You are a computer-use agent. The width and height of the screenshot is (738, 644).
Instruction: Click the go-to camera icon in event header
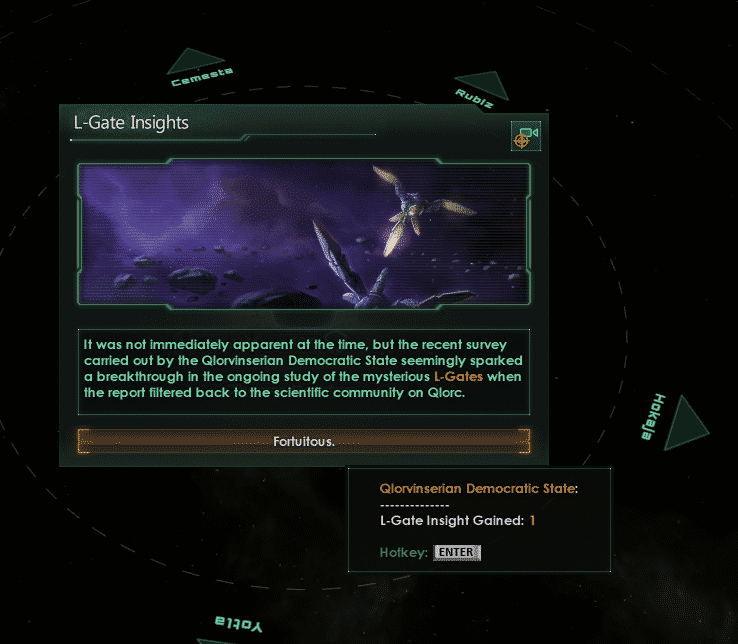pos(525,136)
